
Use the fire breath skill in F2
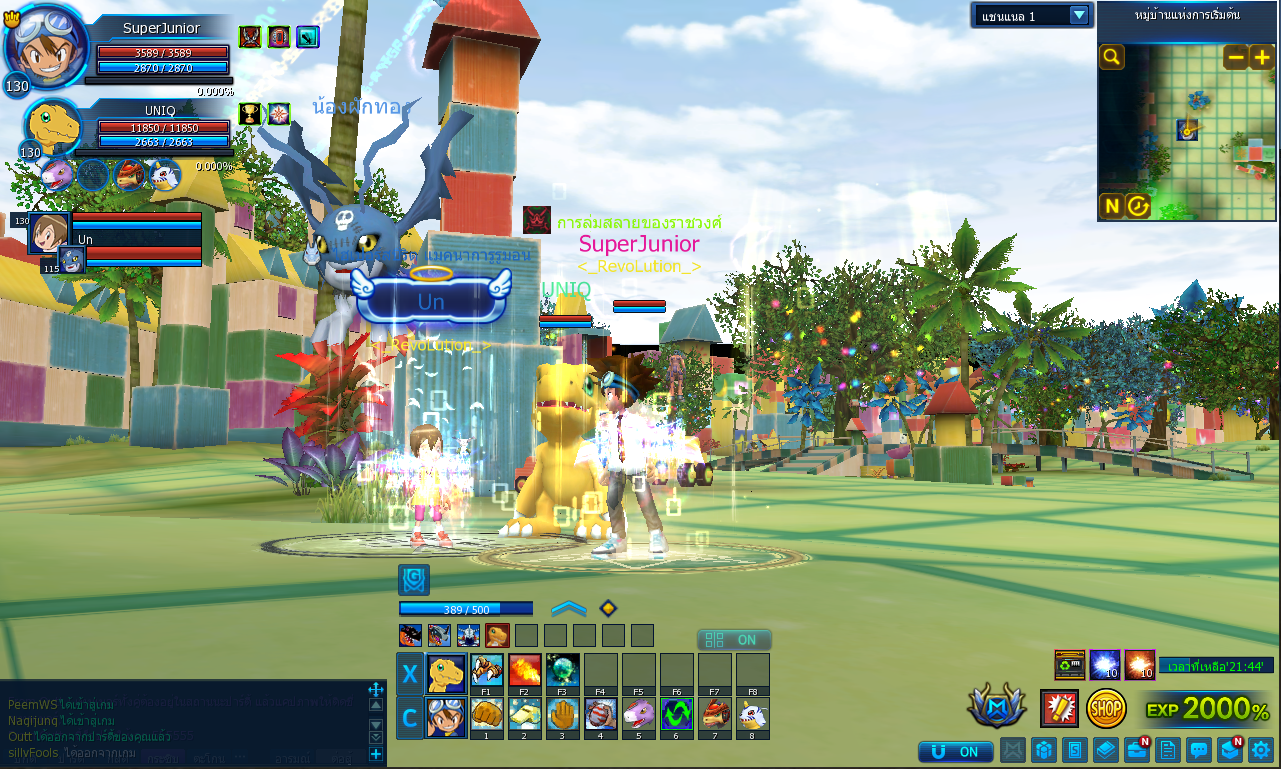click(x=524, y=669)
